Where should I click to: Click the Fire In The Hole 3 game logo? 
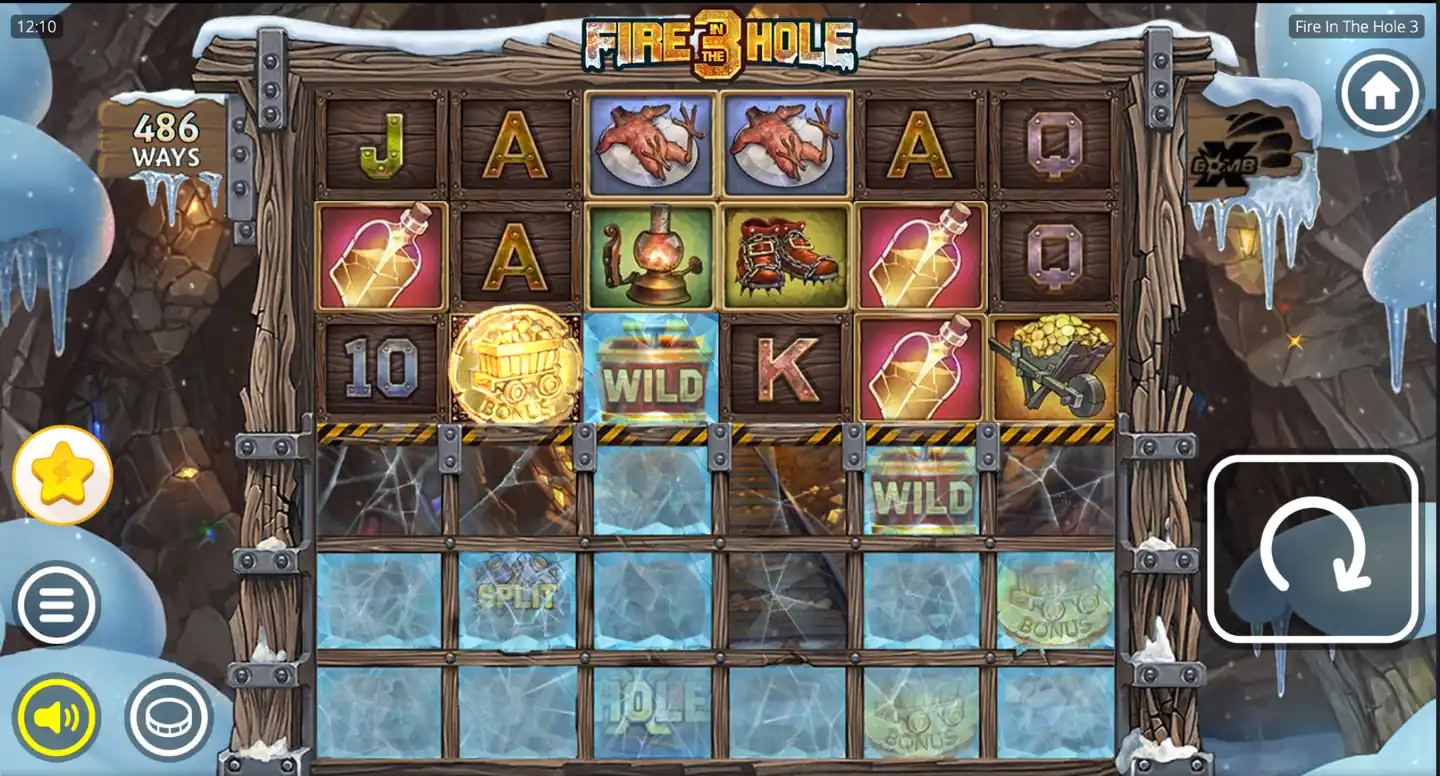(720, 42)
